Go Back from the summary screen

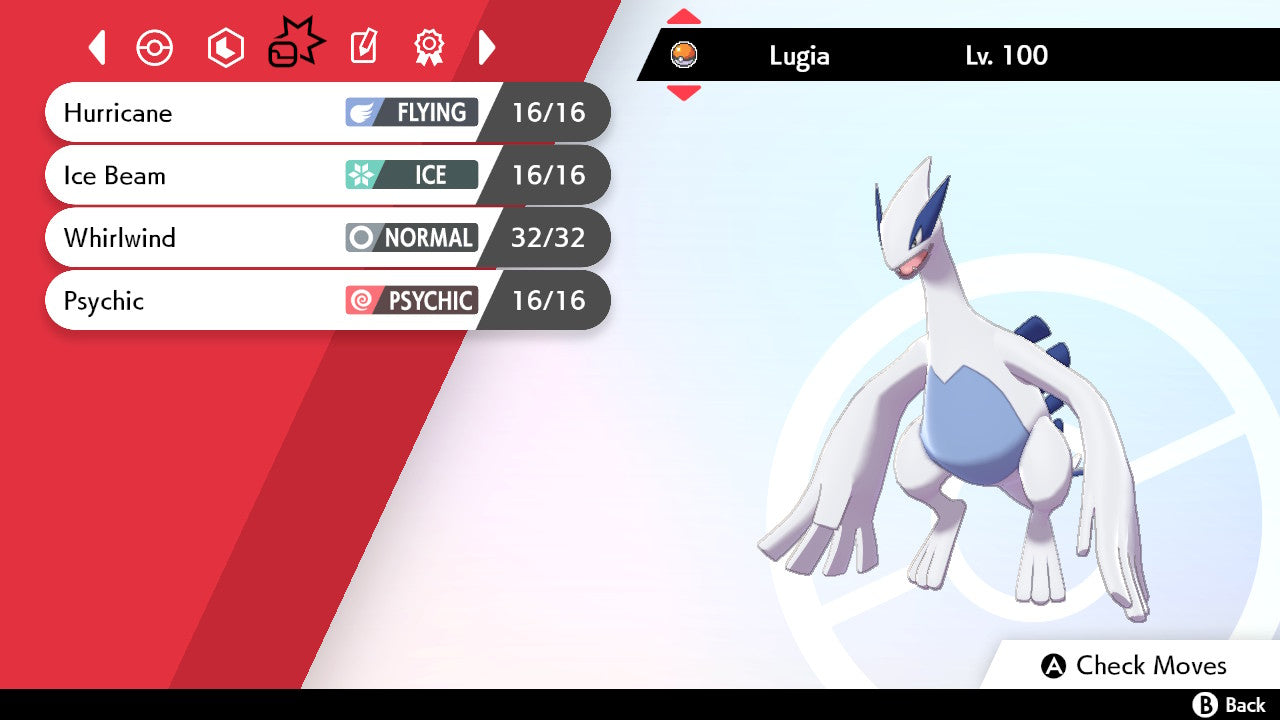point(1230,705)
